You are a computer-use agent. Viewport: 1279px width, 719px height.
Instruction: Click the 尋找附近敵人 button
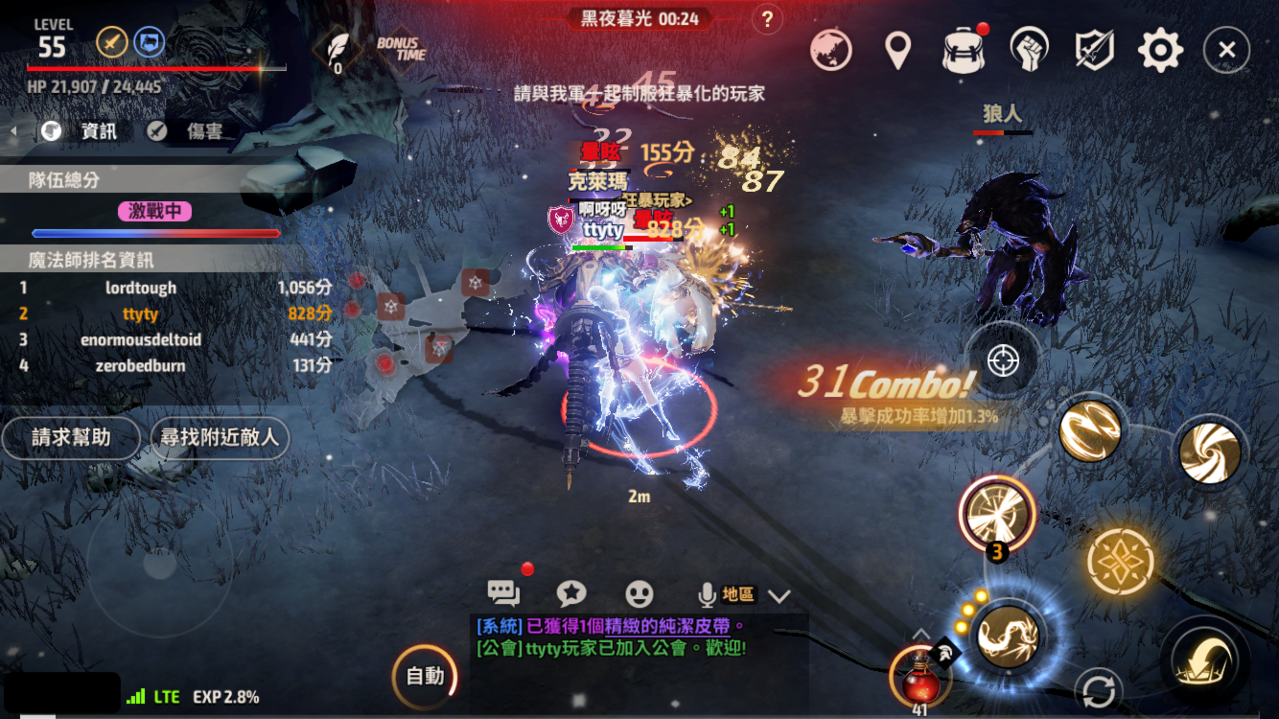219,438
